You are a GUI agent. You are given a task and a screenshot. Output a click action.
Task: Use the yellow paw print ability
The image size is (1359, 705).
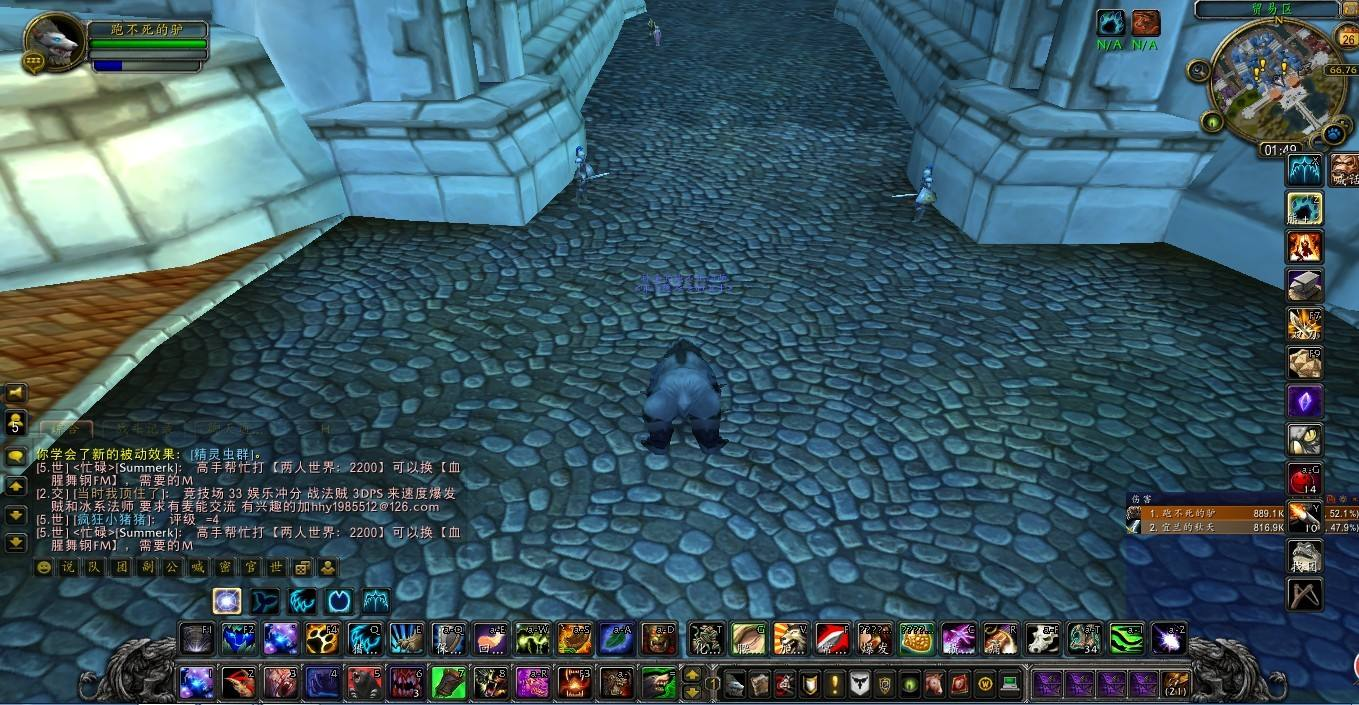[x=322, y=638]
